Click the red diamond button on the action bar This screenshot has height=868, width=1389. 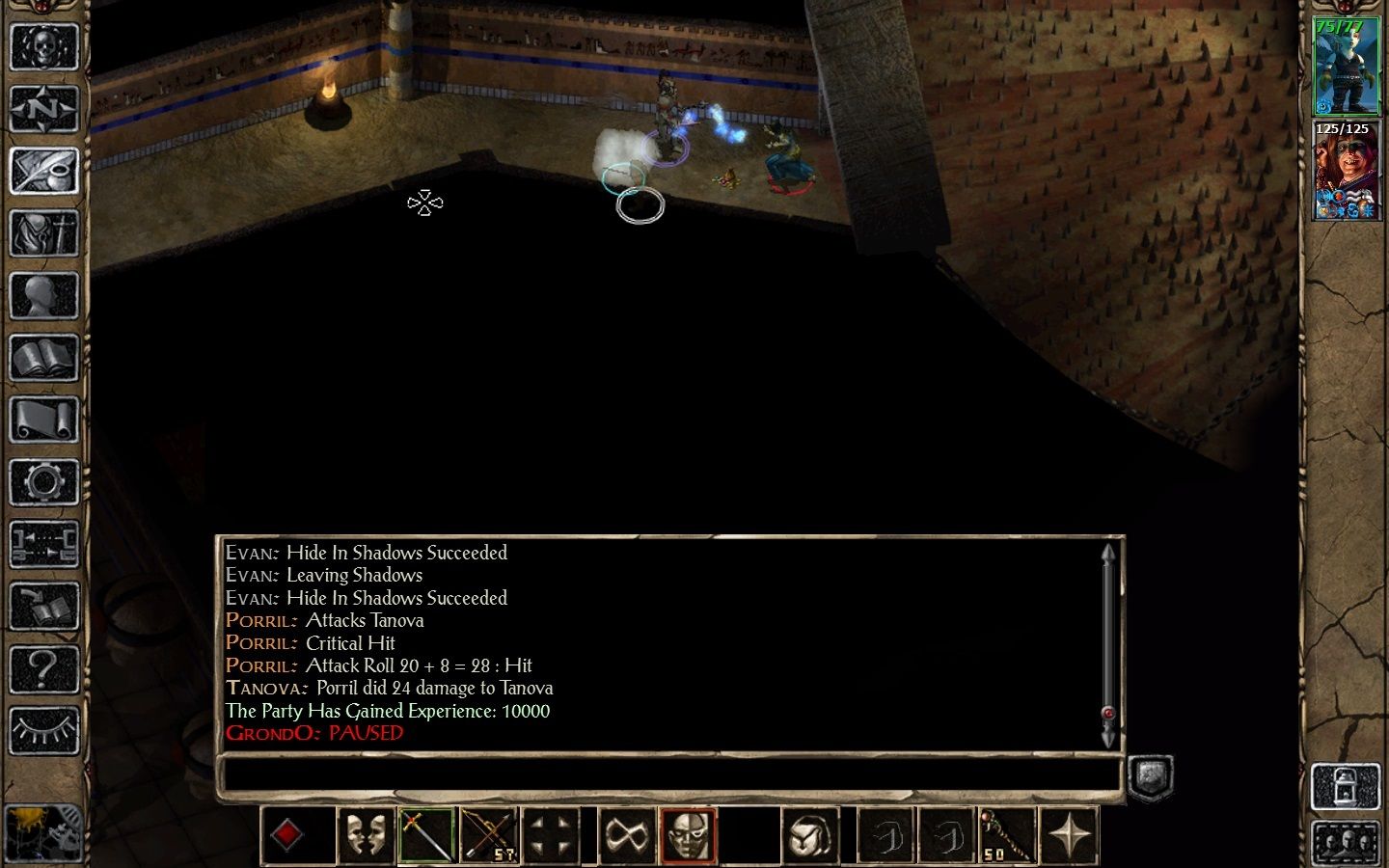pyautogui.click(x=287, y=835)
